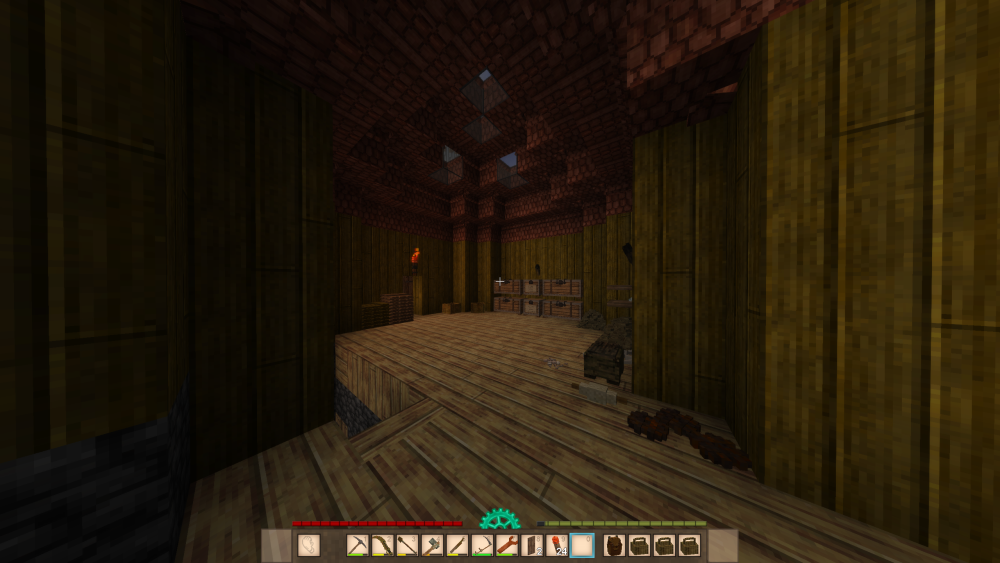Pick the red wrench slot

[507, 546]
